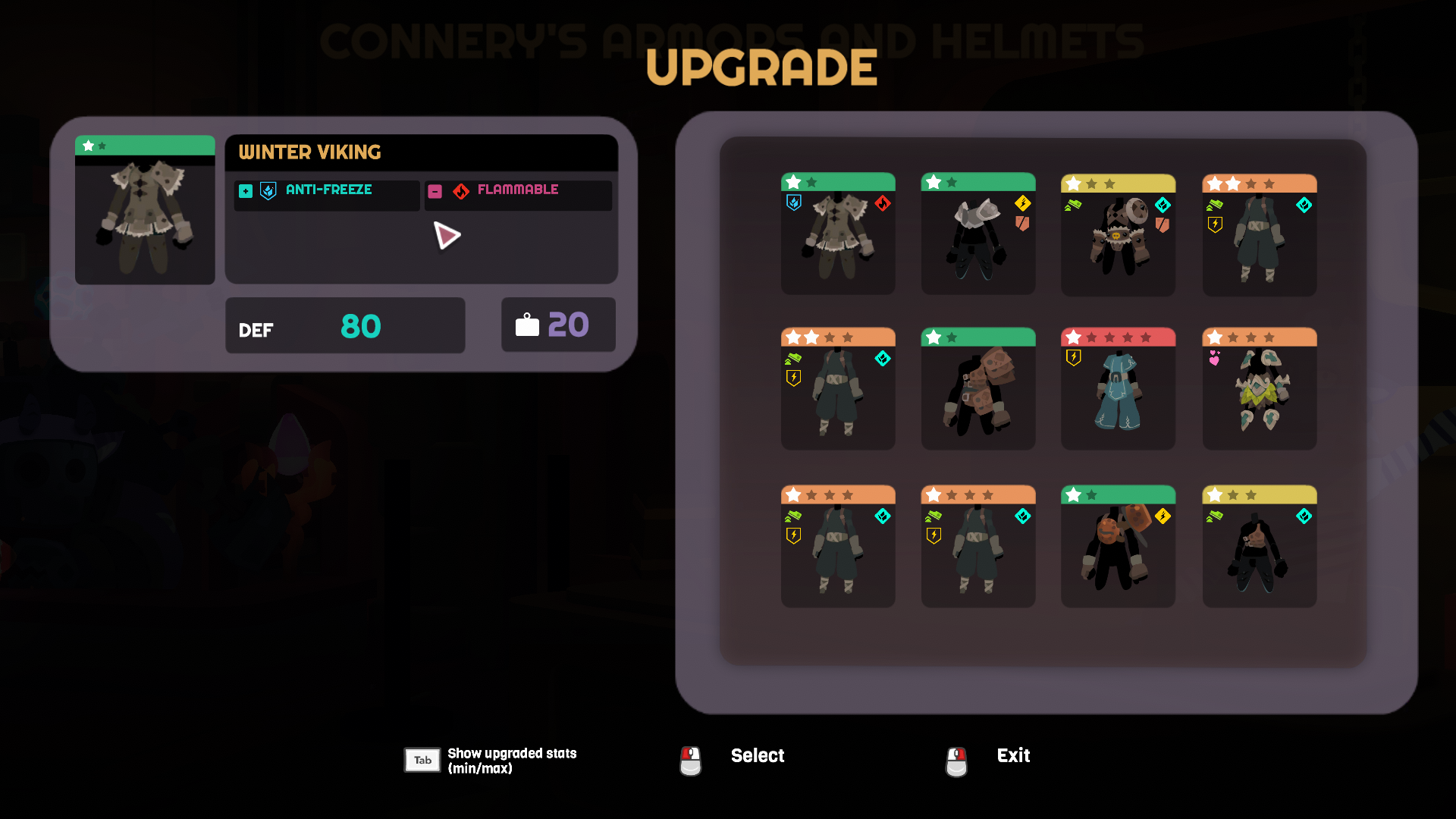
Task: Select the leafy armor with pink hearts icon
Action: coord(1259,390)
